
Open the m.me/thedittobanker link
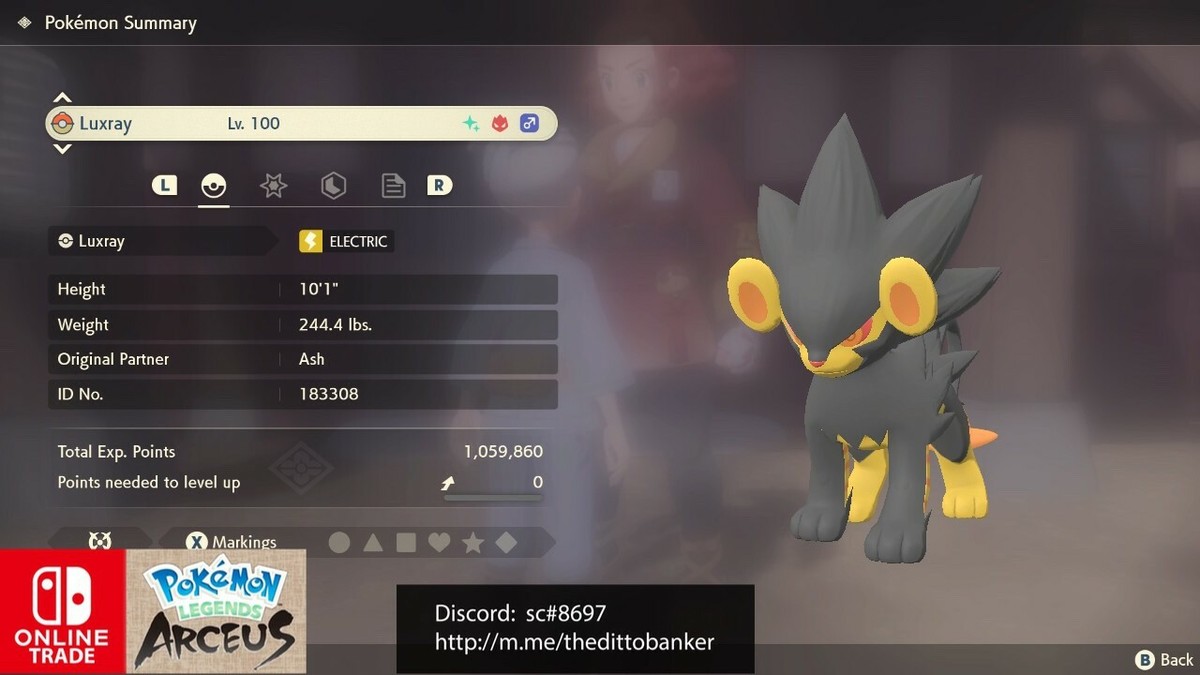(x=574, y=642)
